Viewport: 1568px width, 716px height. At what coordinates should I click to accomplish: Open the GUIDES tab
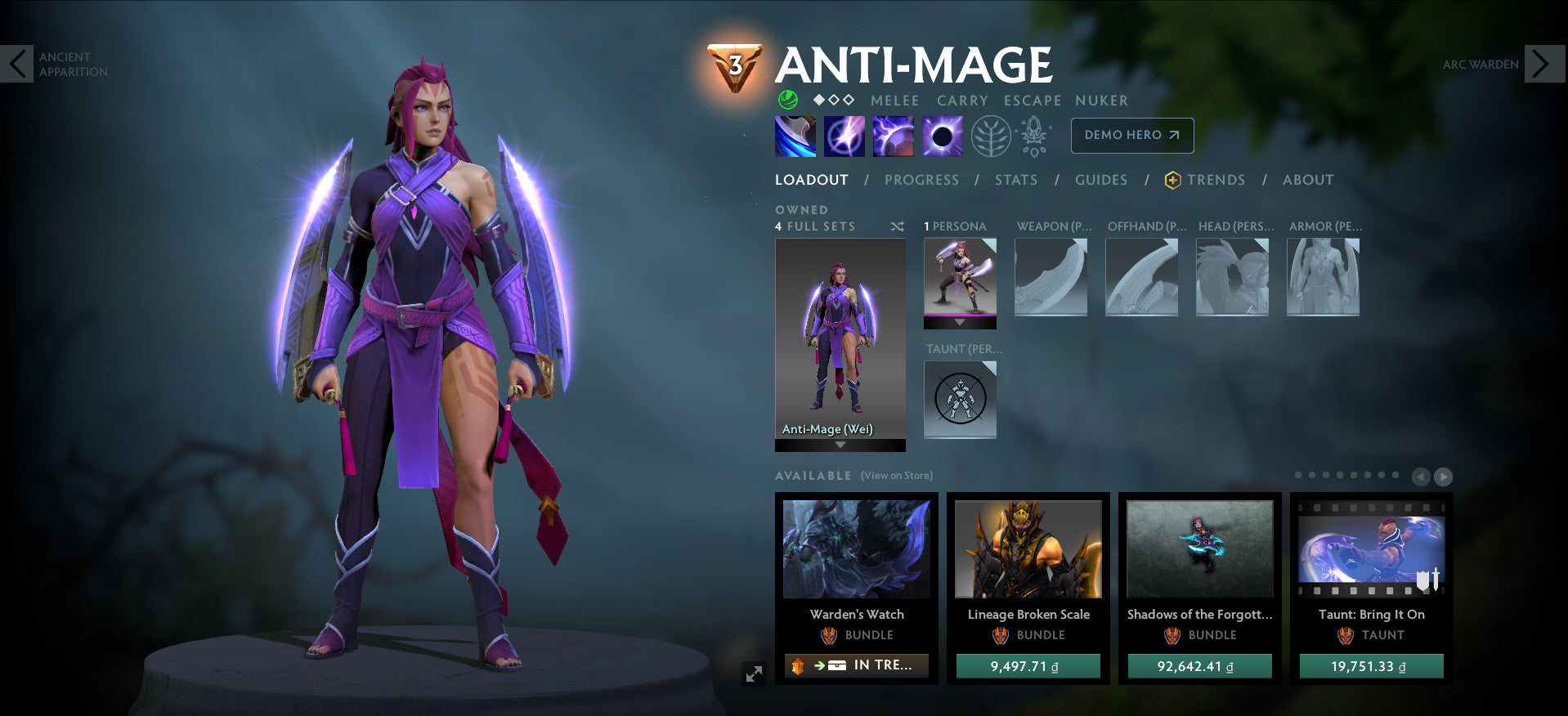[x=1101, y=180]
